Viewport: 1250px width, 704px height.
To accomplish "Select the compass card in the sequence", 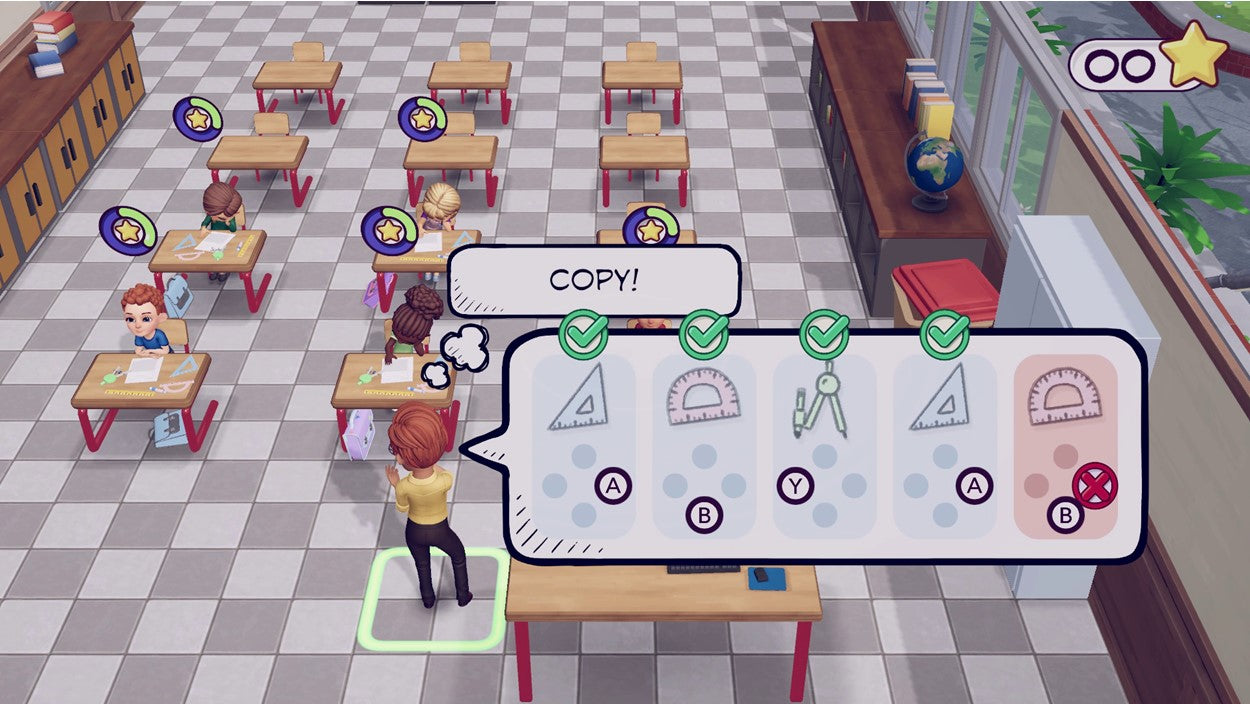I will pyautogui.click(x=824, y=446).
